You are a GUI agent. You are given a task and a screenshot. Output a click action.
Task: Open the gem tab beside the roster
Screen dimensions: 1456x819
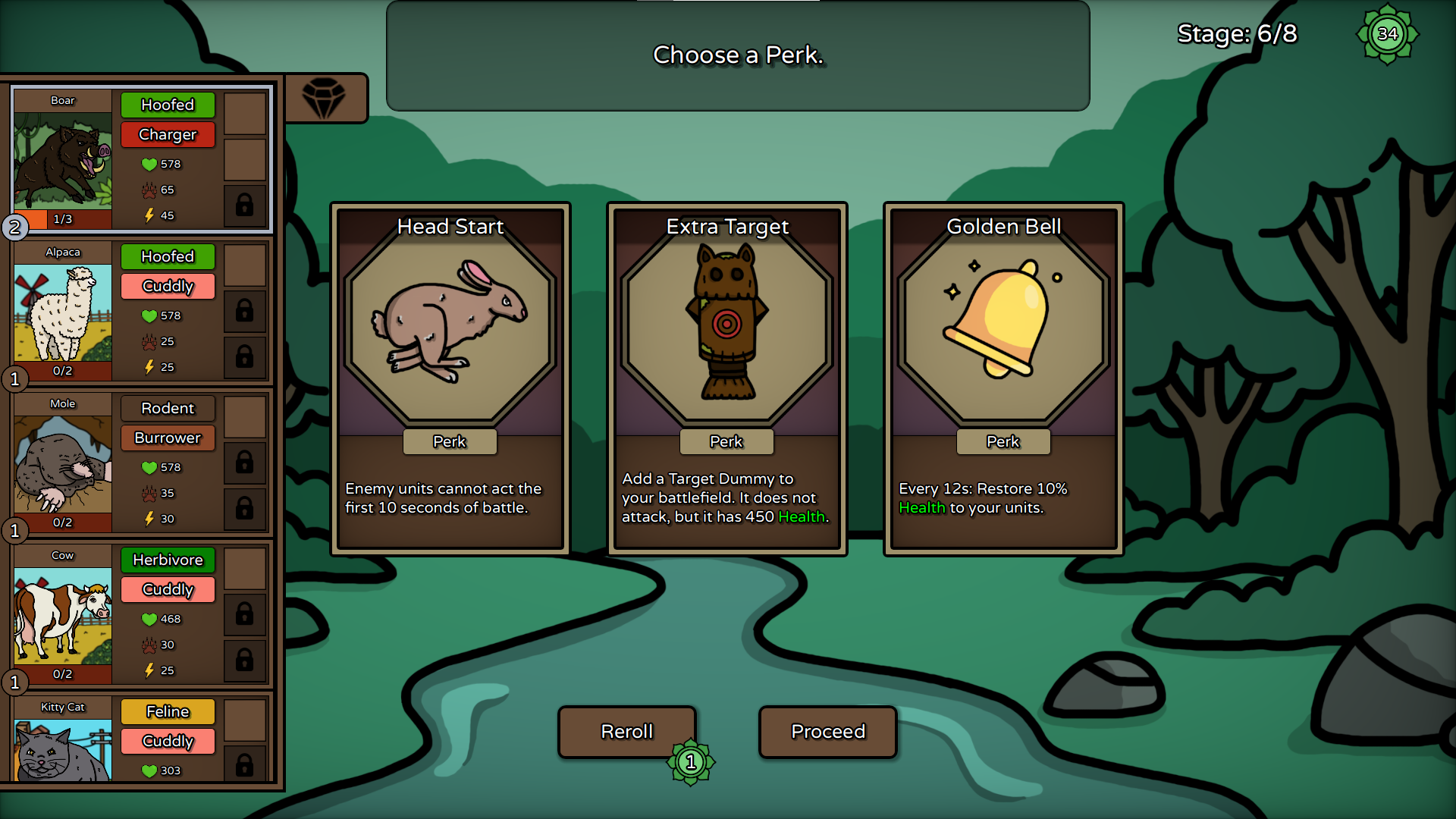pos(324,99)
